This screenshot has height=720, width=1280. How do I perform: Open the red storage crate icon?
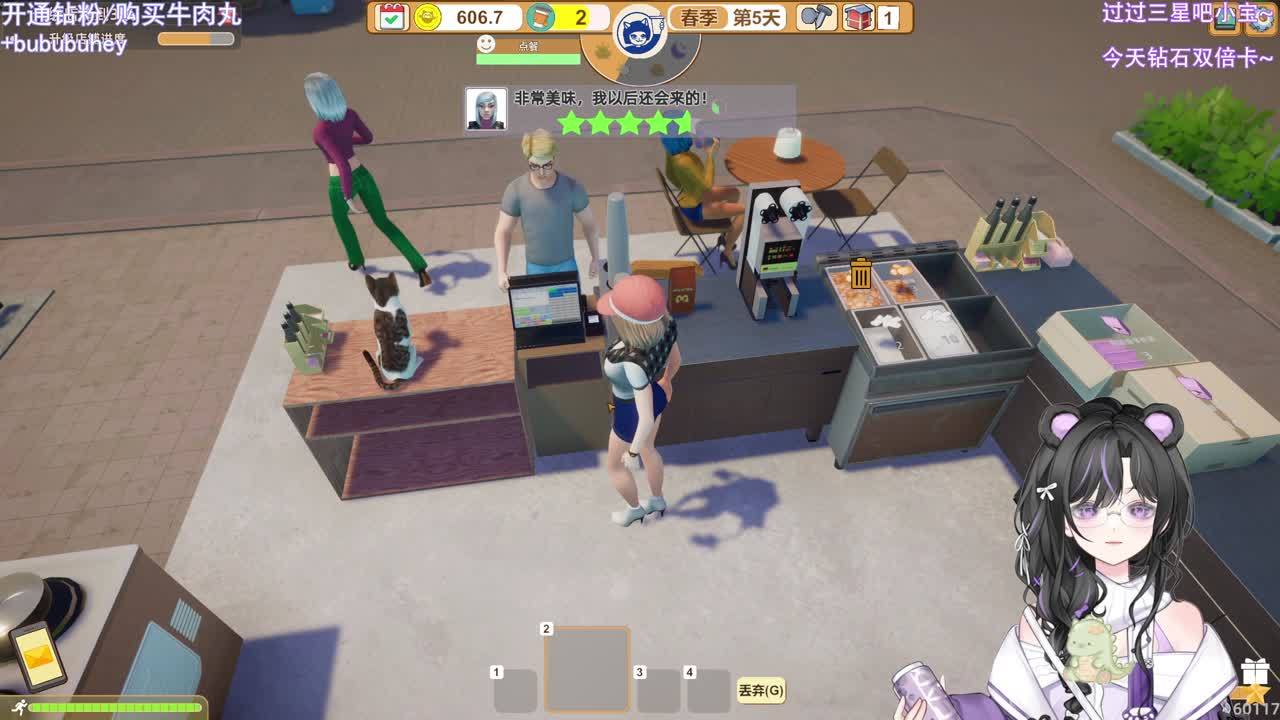859,17
